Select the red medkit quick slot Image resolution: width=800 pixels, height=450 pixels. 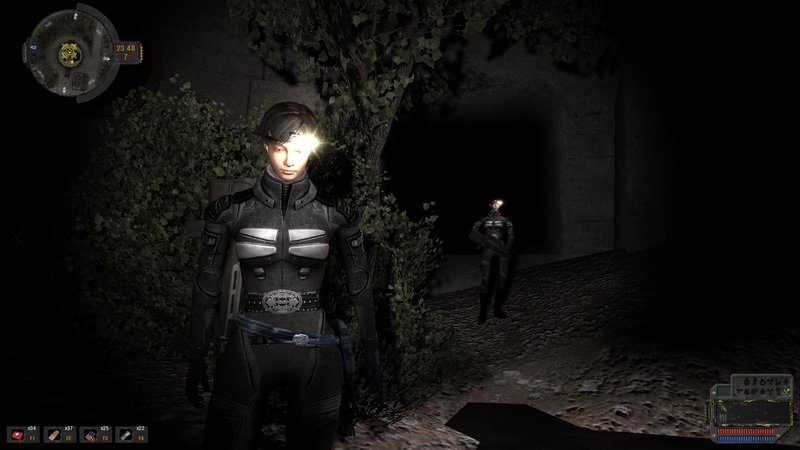(x=19, y=435)
